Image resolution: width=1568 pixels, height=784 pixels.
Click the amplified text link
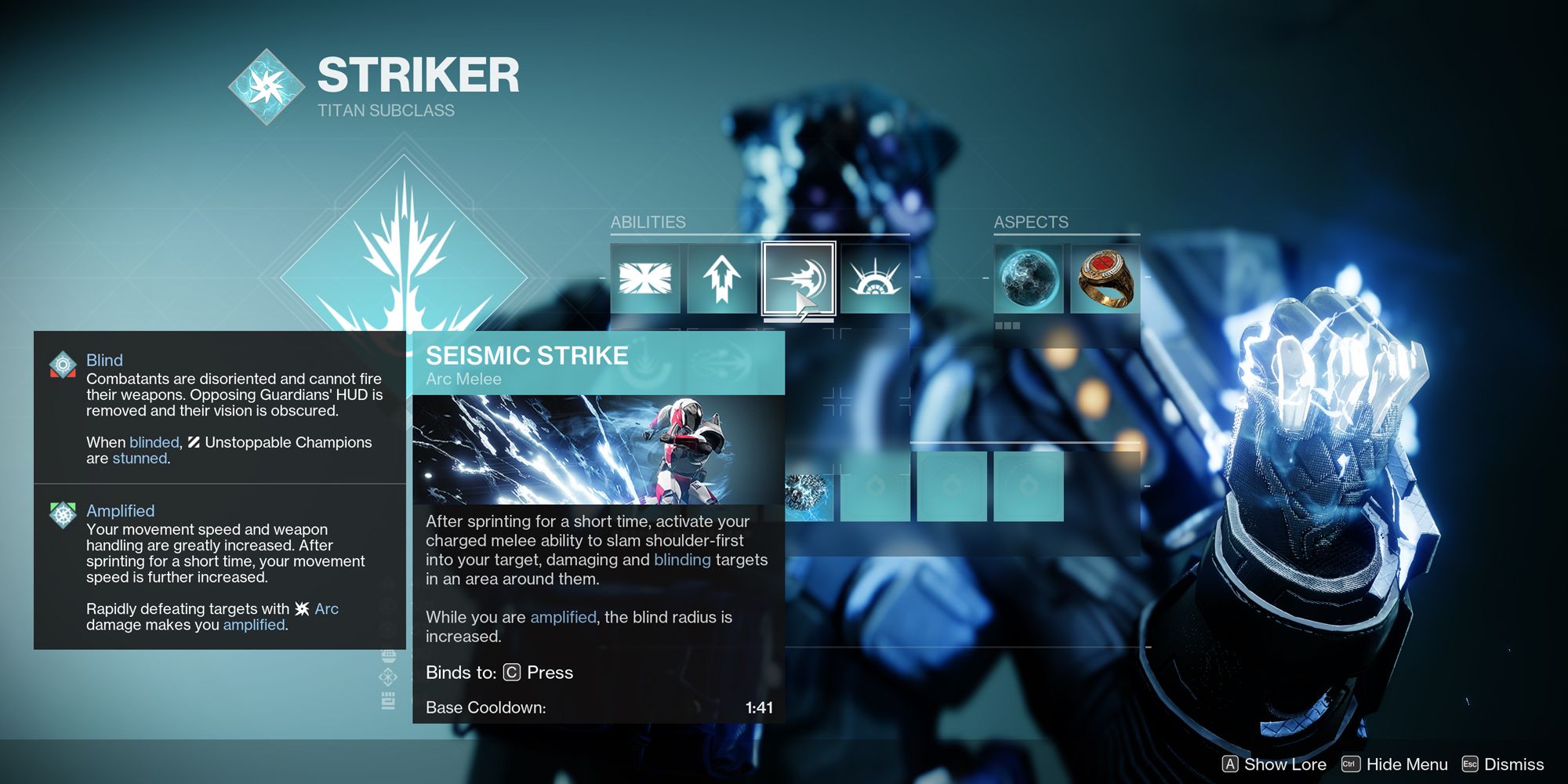[562, 617]
